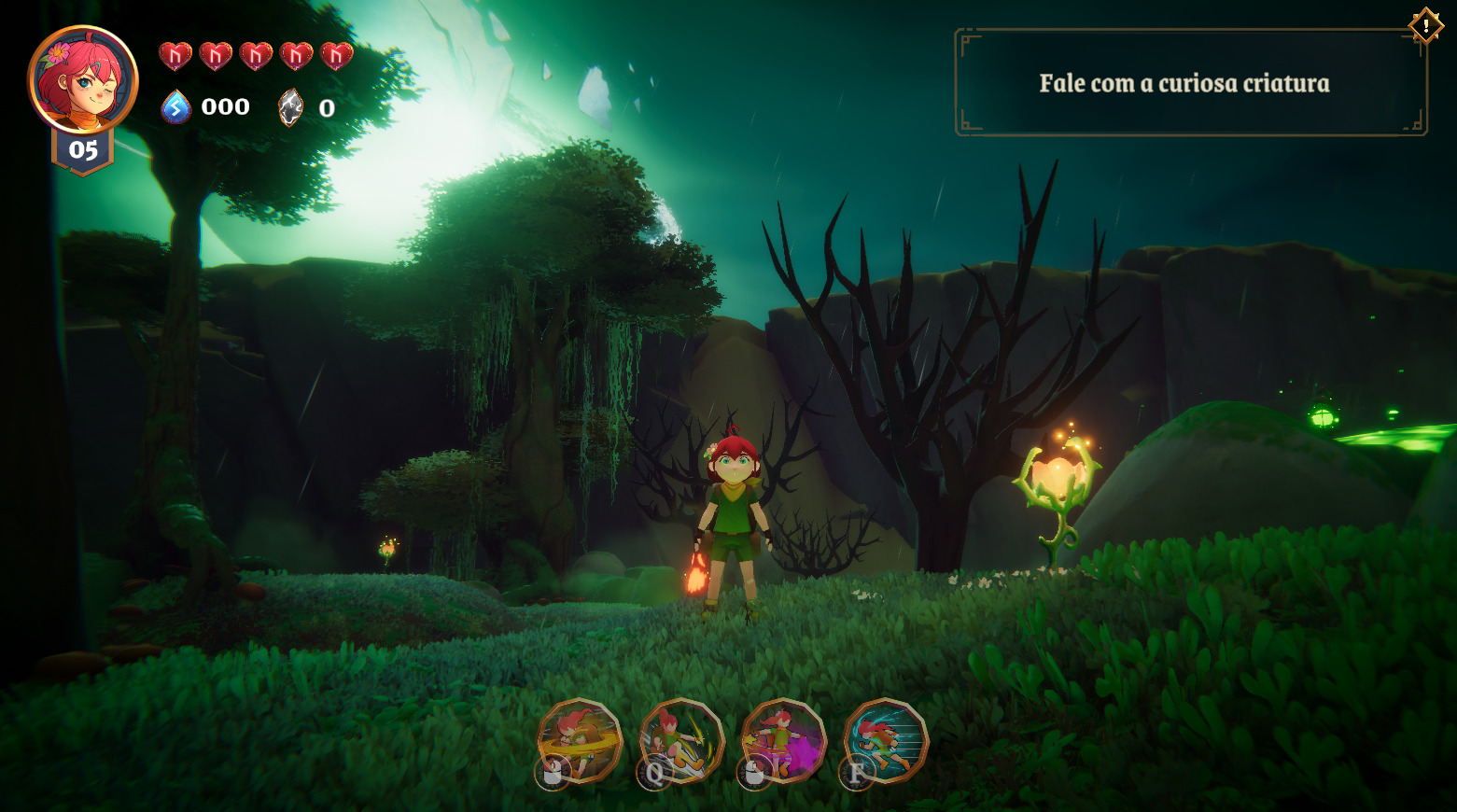This screenshot has height=812, width=1457.
Task: Trigger the purple star punch ability
Action: 784,740
